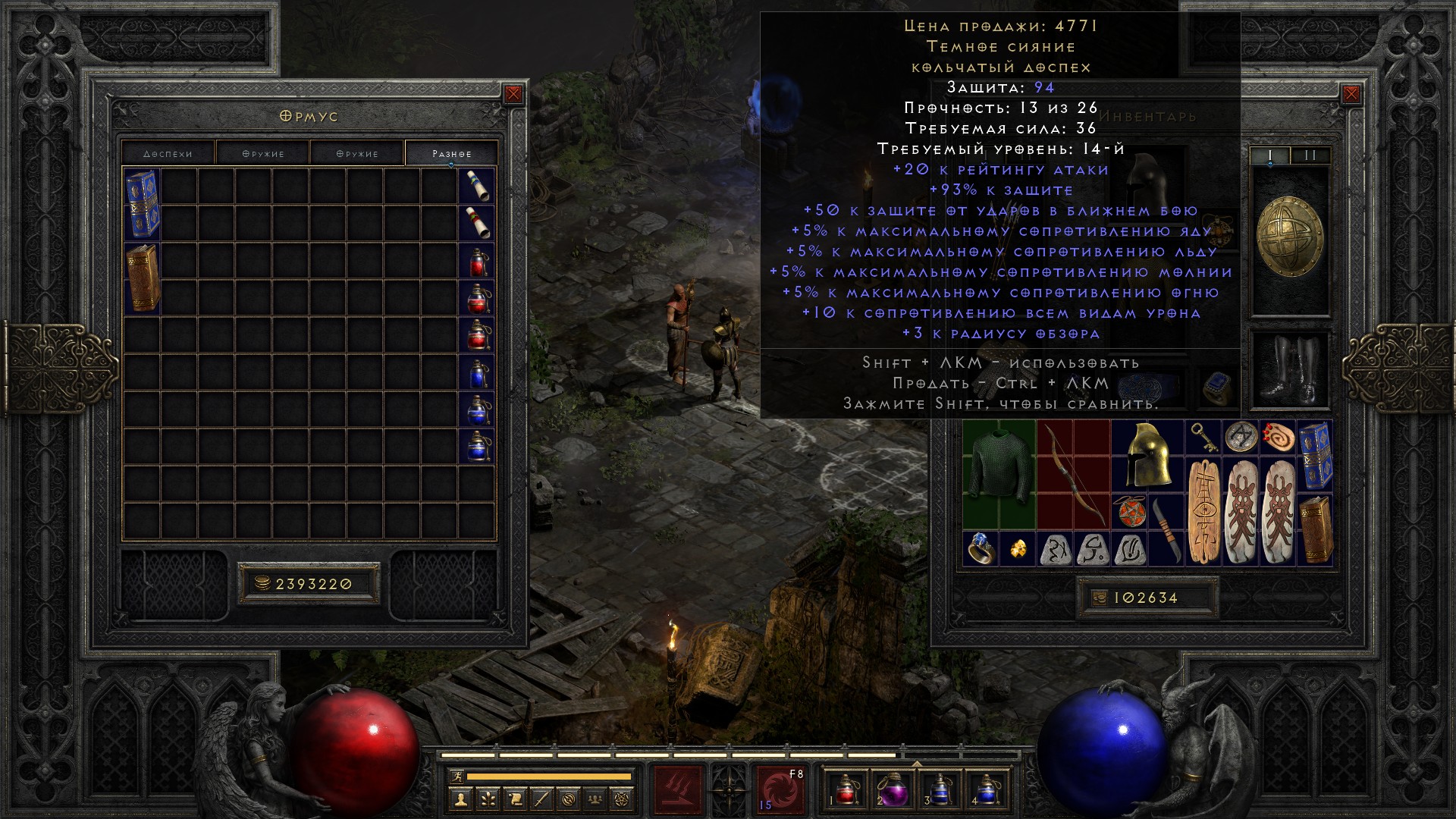Buy the blue tome from Ormus
The width and height of the screenshot is (1456, 819).
143,203
